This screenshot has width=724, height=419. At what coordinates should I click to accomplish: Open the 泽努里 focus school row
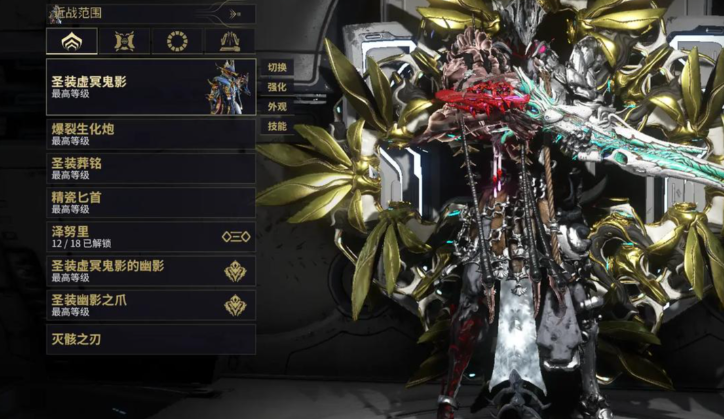pos(150,236)
